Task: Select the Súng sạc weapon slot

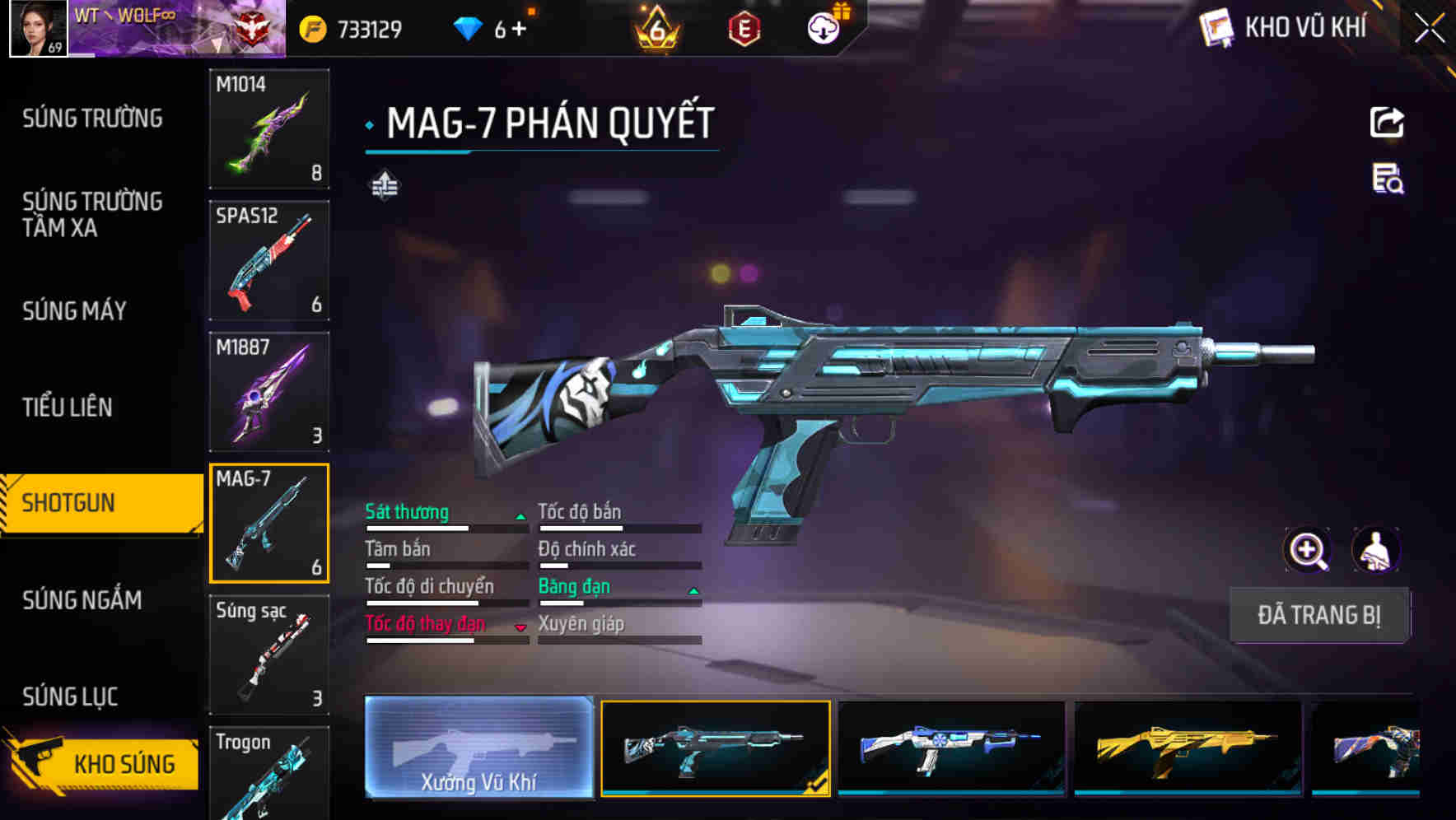Action: tap(269, 655)
